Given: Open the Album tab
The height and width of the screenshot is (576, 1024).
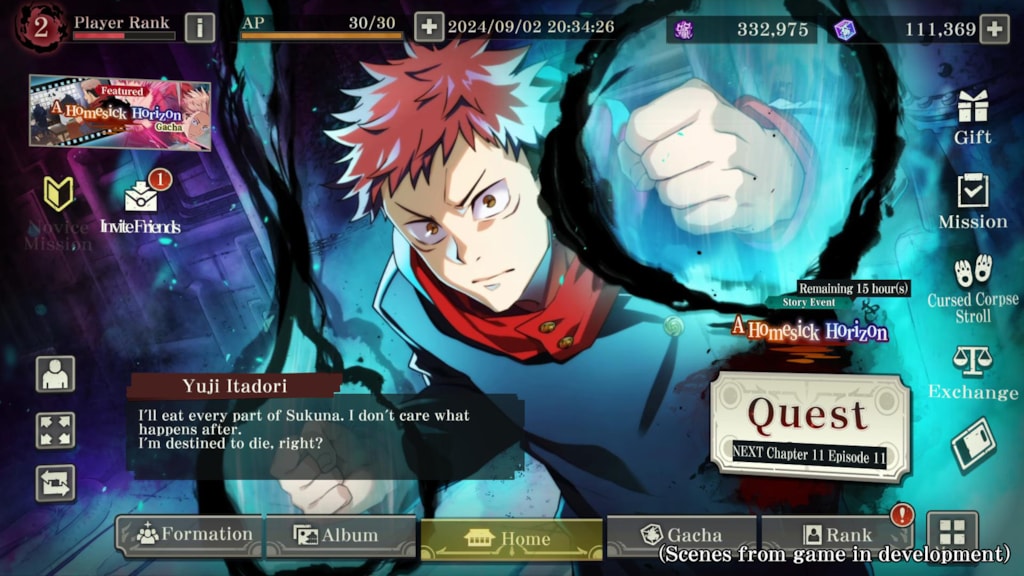Looking at the screenshot, I should 341,536.
